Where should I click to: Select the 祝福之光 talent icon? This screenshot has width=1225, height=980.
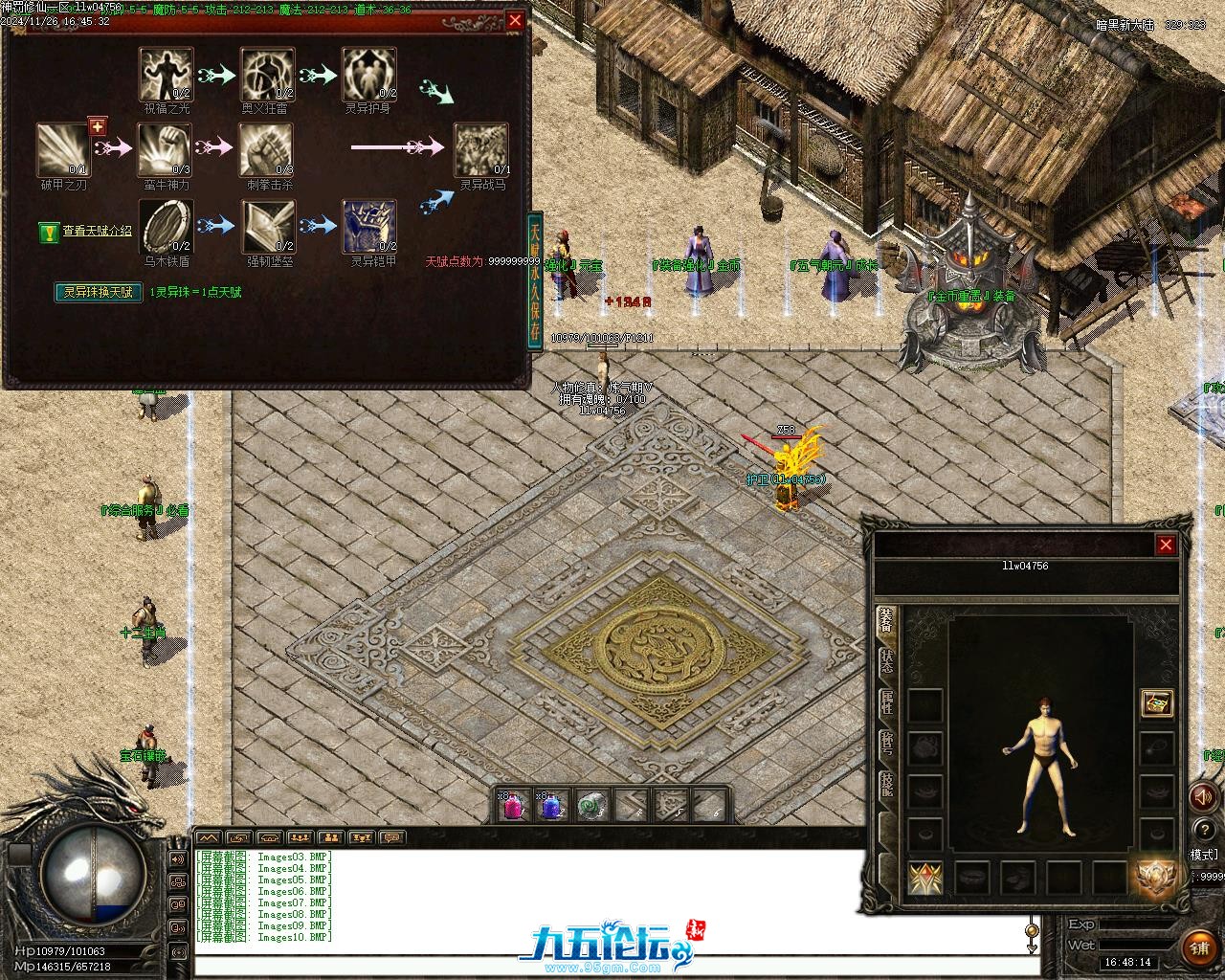(166, 74)
